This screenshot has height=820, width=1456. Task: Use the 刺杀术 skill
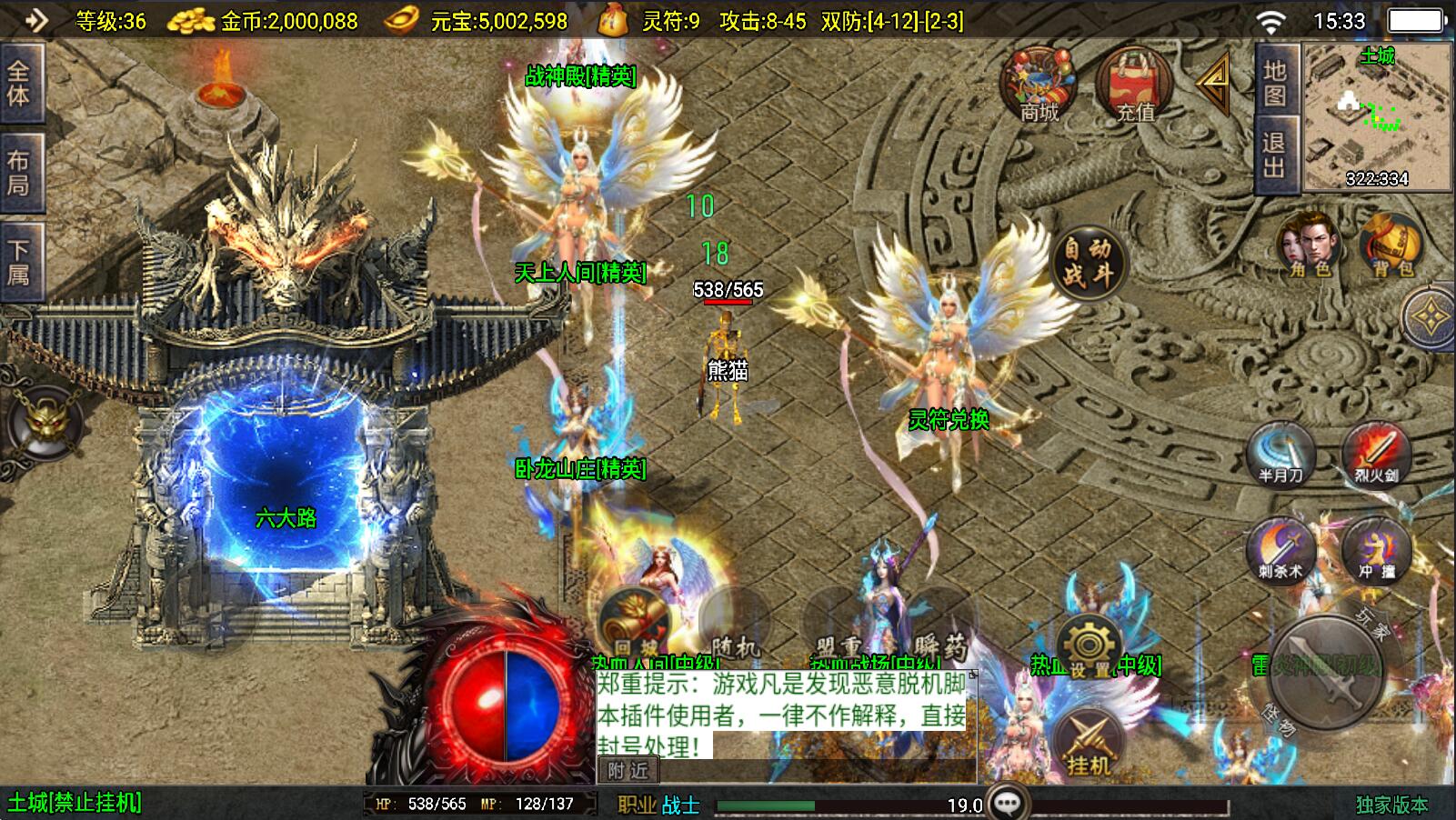pyautogui.click(x=1280, y=551)
